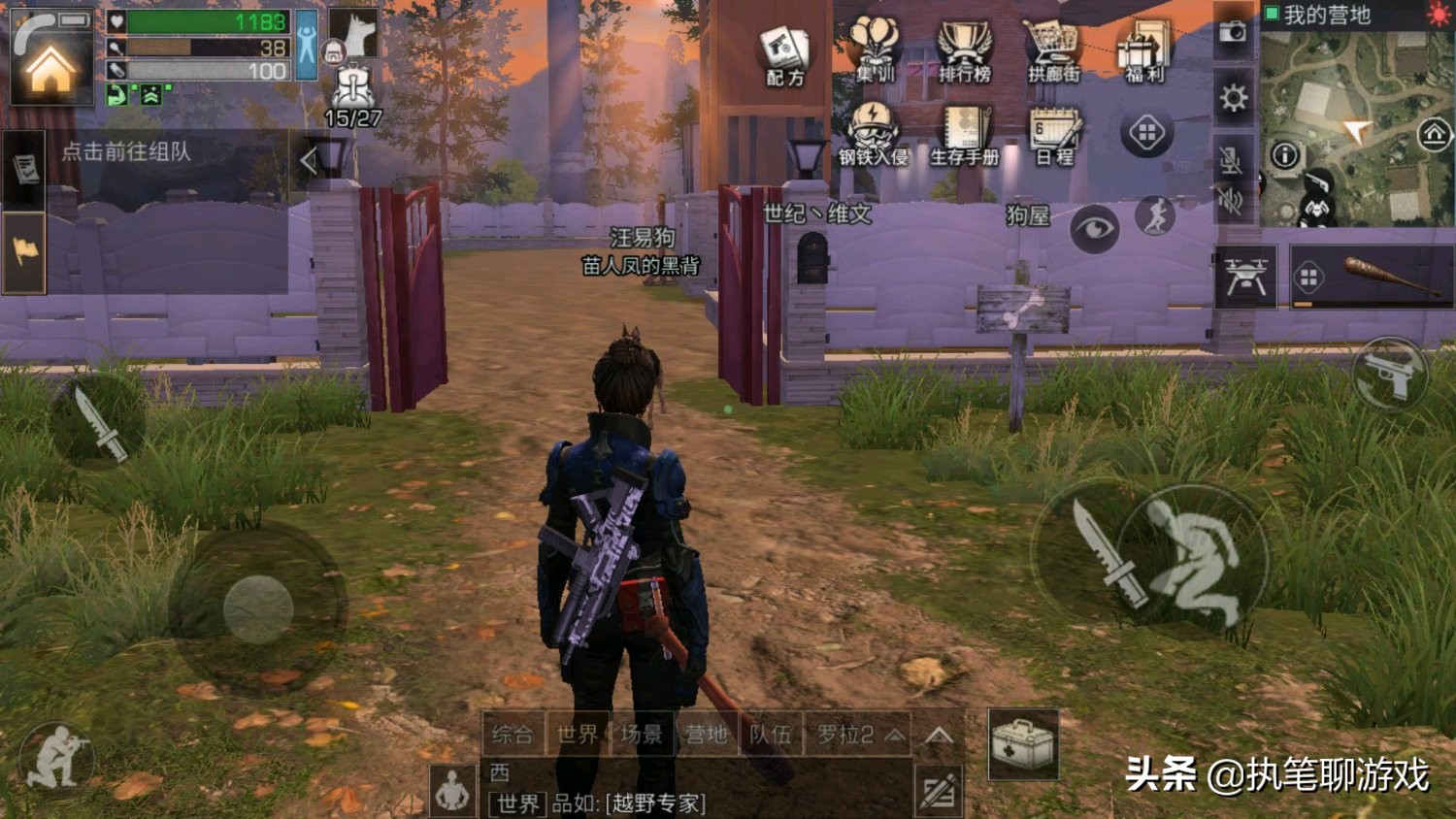Open the 排行榜 leaderboard
The width and height of the screenshot is (1456, 819).
[x=964, y=50]
